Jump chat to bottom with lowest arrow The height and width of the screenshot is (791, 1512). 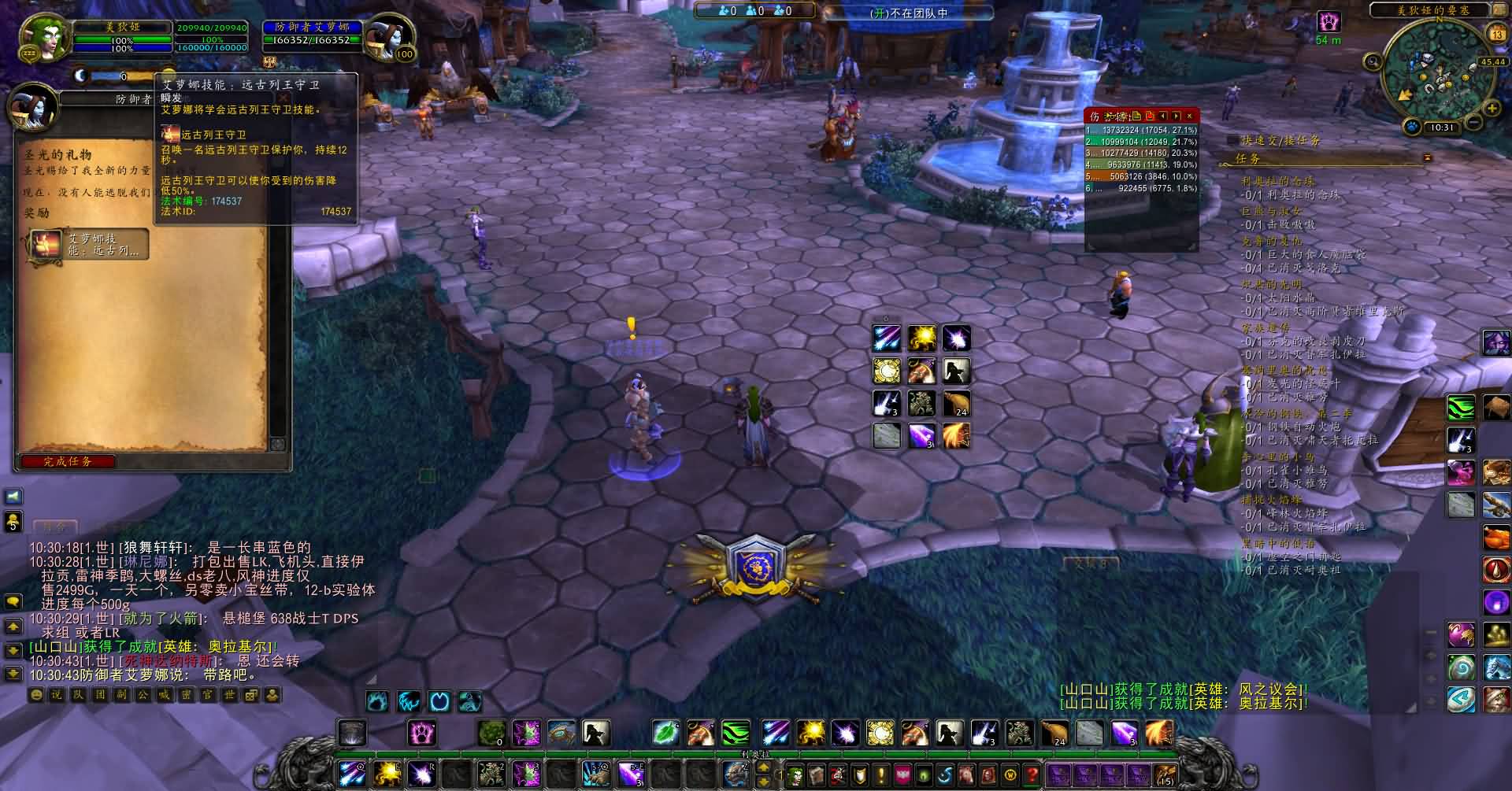(x=13, y=675)
